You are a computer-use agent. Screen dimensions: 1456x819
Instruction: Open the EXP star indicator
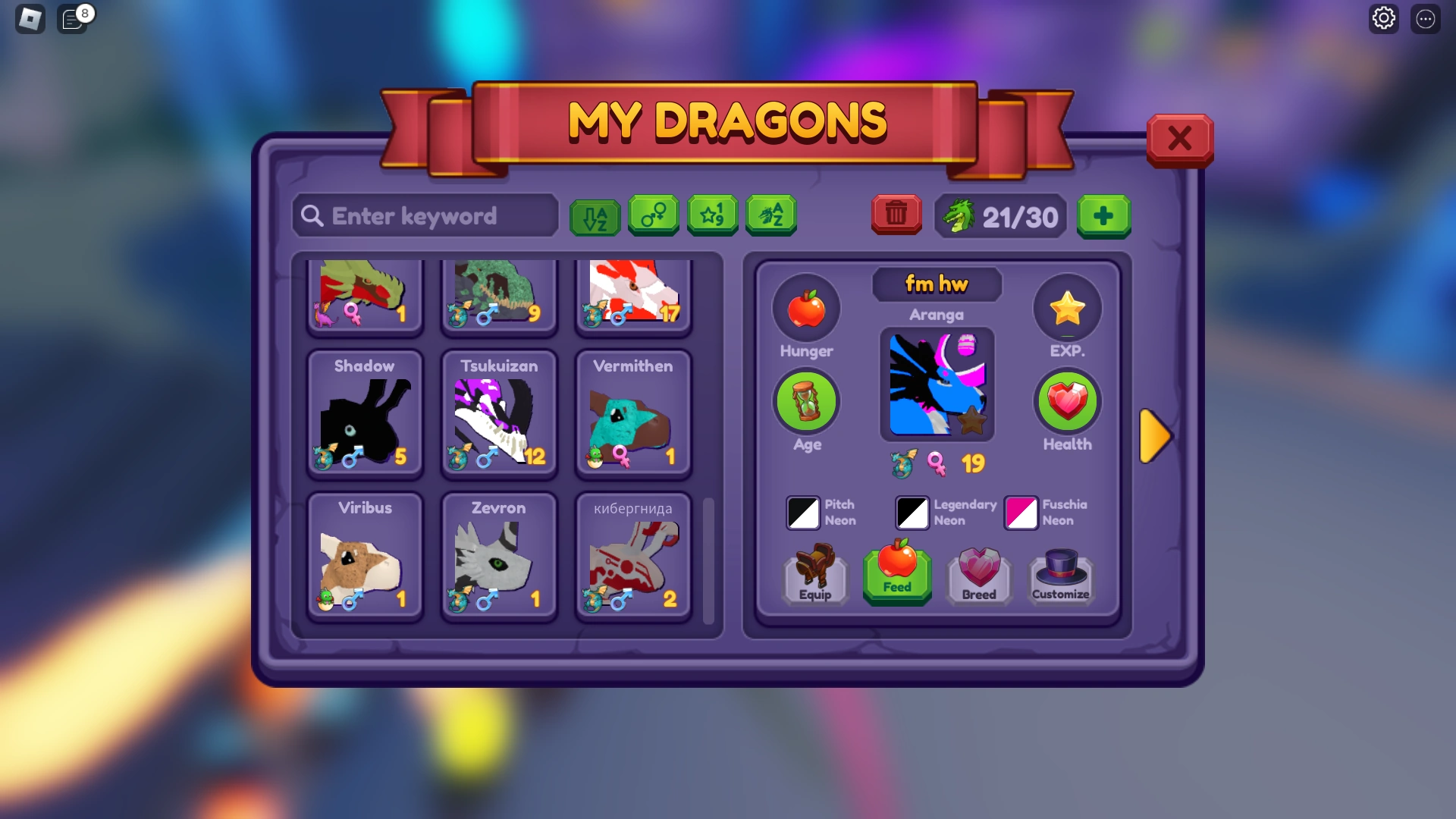(x=1067, y=308)
